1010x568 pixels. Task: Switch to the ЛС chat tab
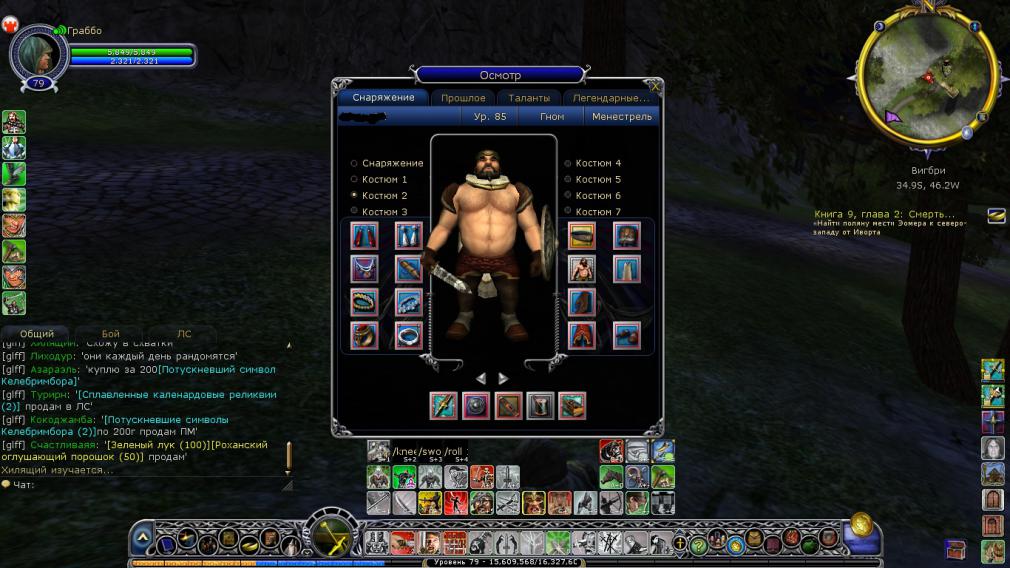pos(184,334)
